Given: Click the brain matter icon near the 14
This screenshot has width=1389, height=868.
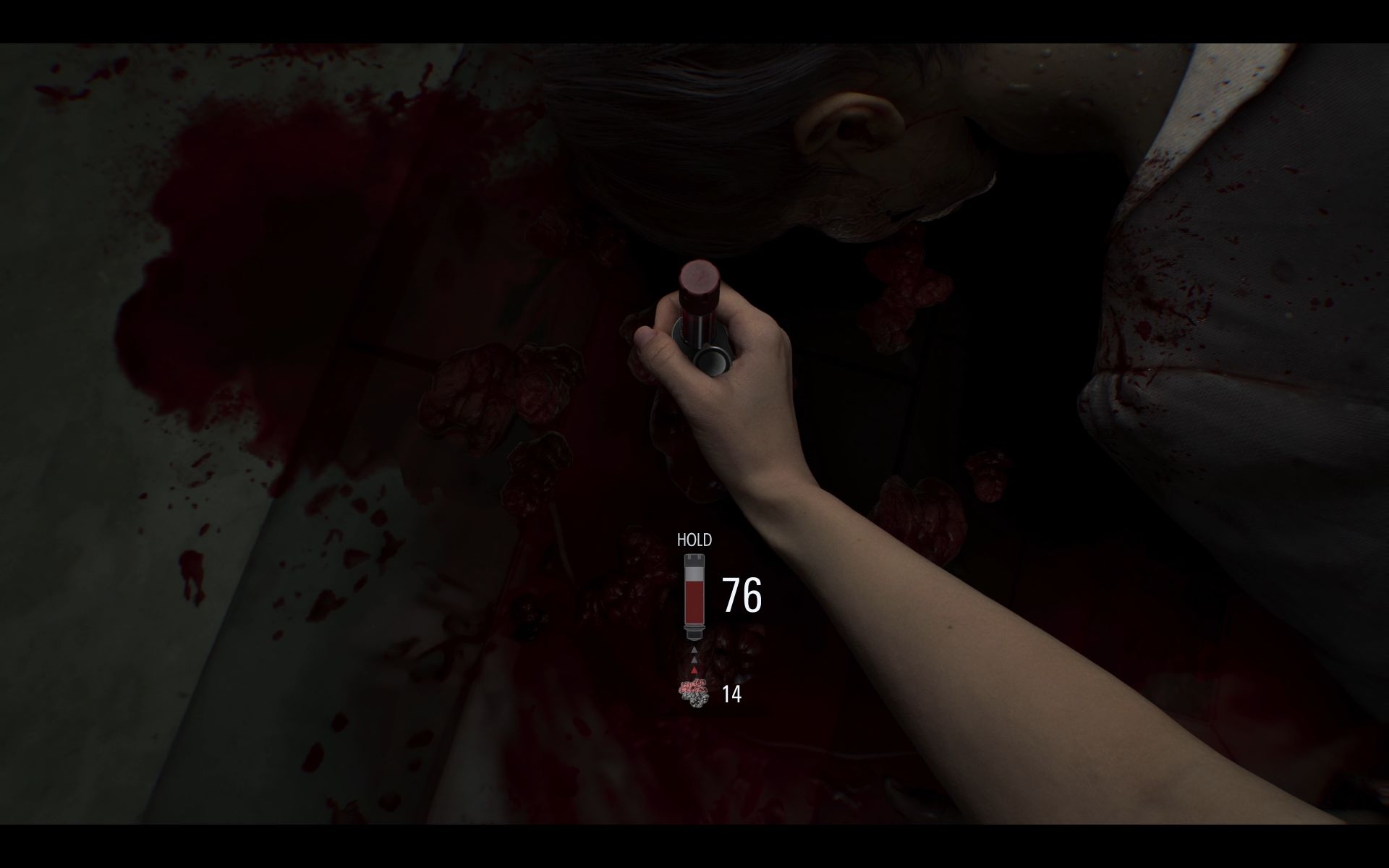Looking at the screenshot, I should point(693,694).
